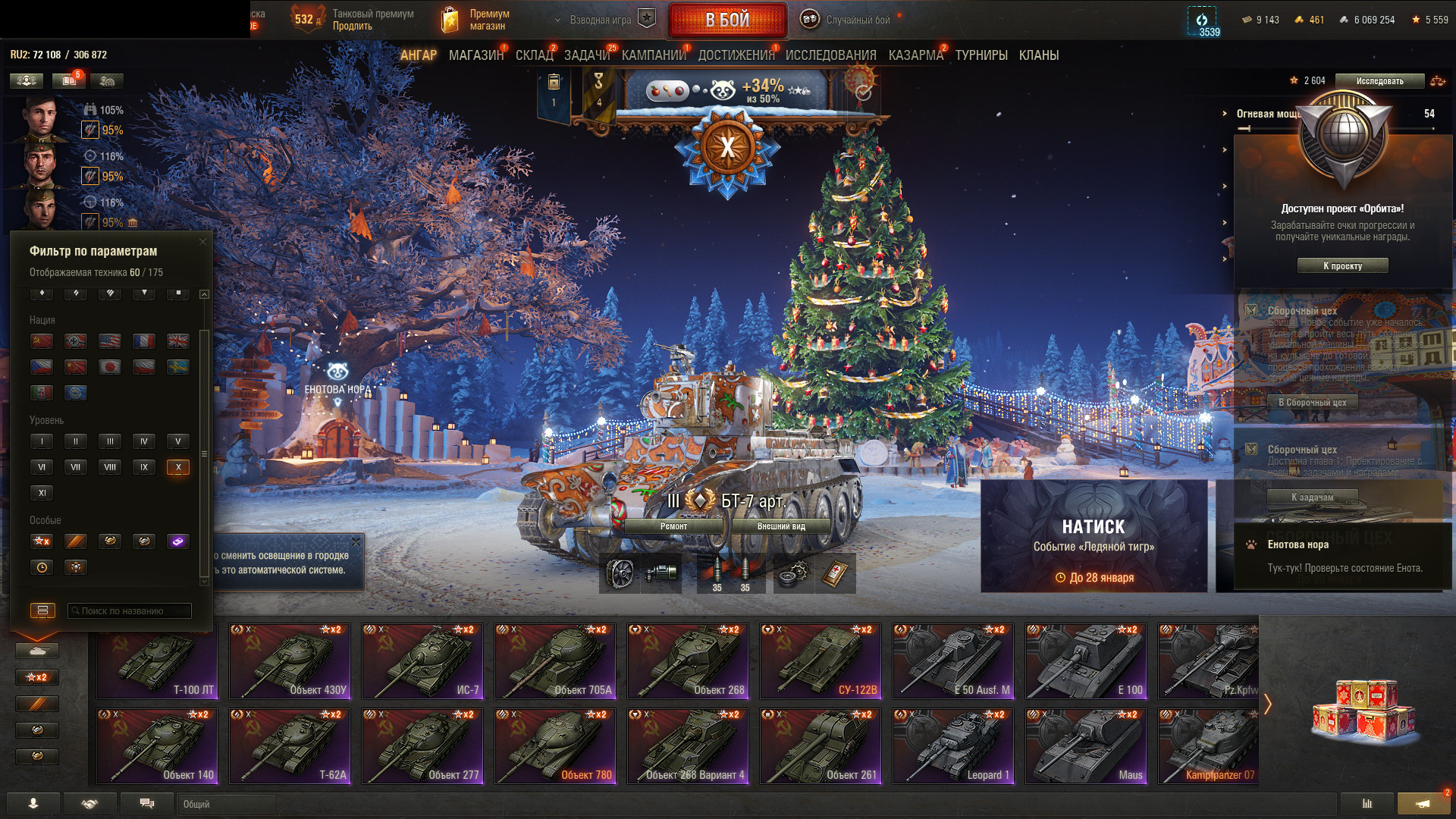Switch to the ИССЛЕДОВАНИЯ tab
Screen dimensions: 1456x819
pos(830,55)
